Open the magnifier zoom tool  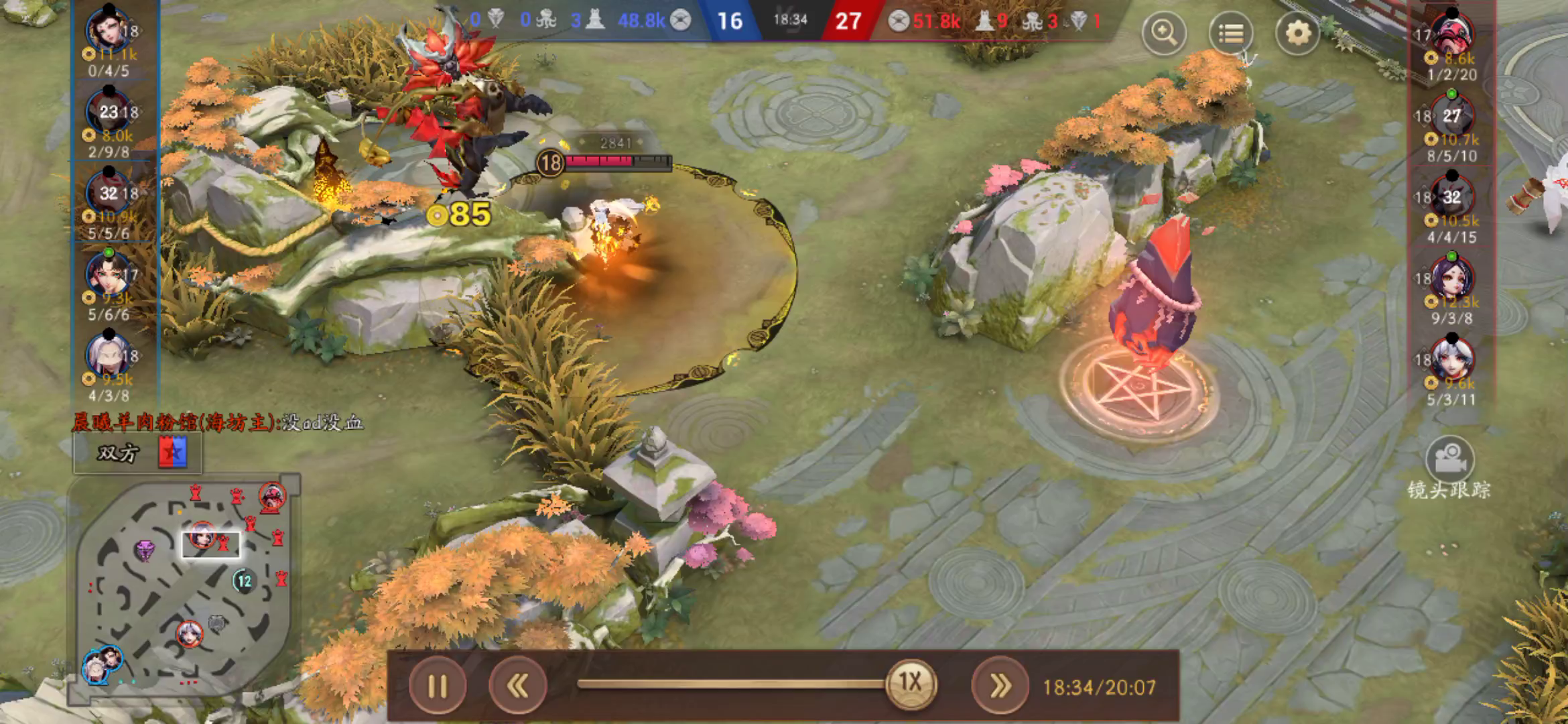[1164, 32]
